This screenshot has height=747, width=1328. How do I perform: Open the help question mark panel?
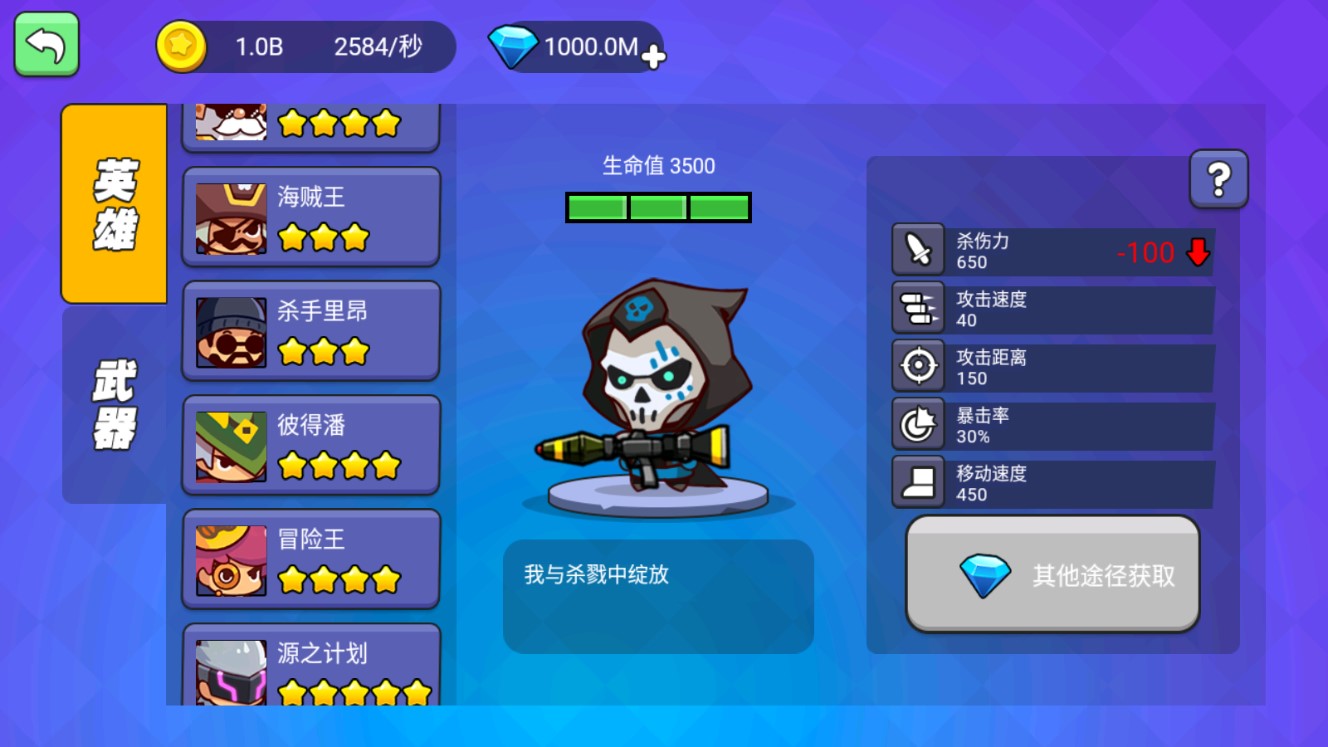(x=1219, y=177)
